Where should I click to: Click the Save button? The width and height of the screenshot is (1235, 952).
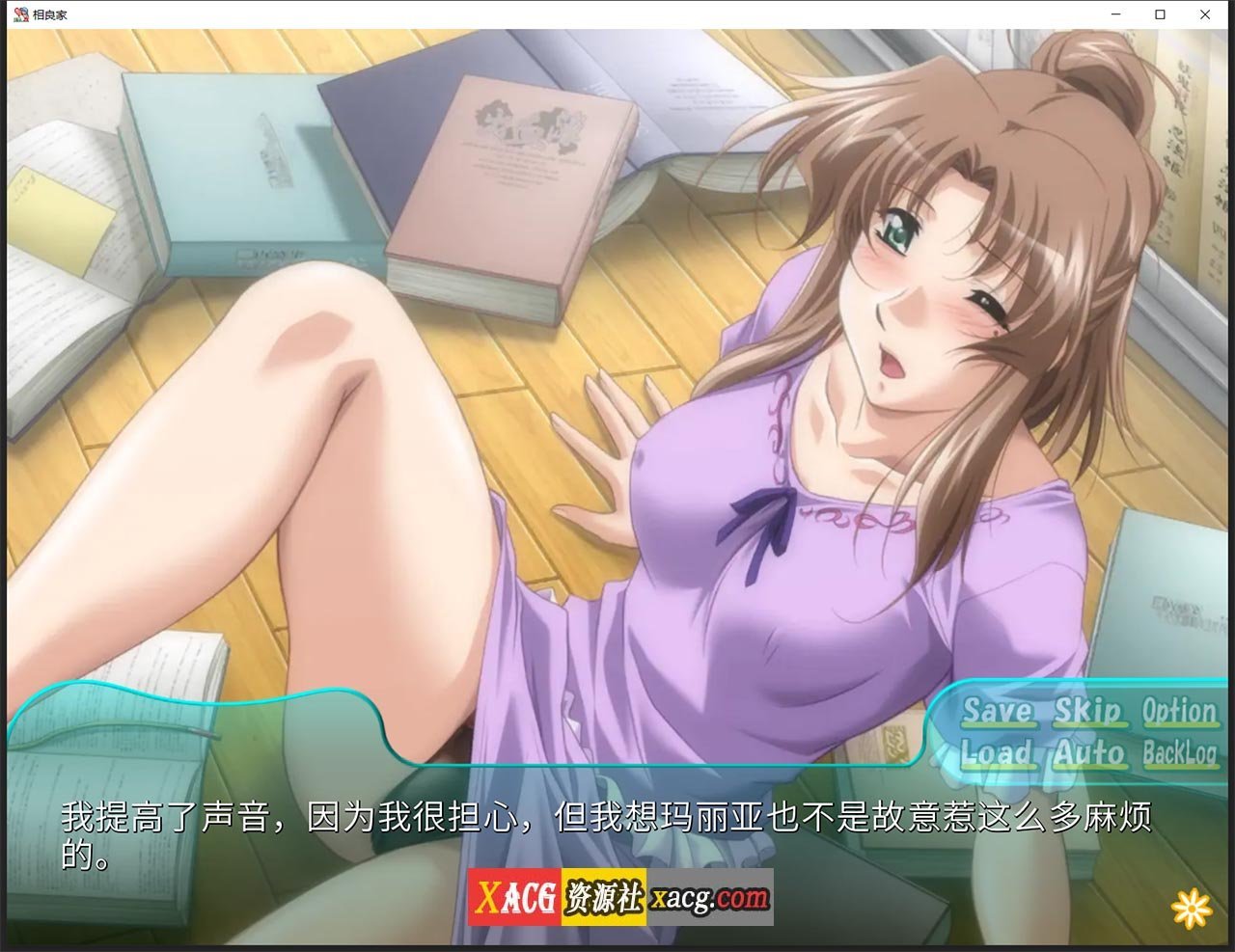tap(1000, 712)
